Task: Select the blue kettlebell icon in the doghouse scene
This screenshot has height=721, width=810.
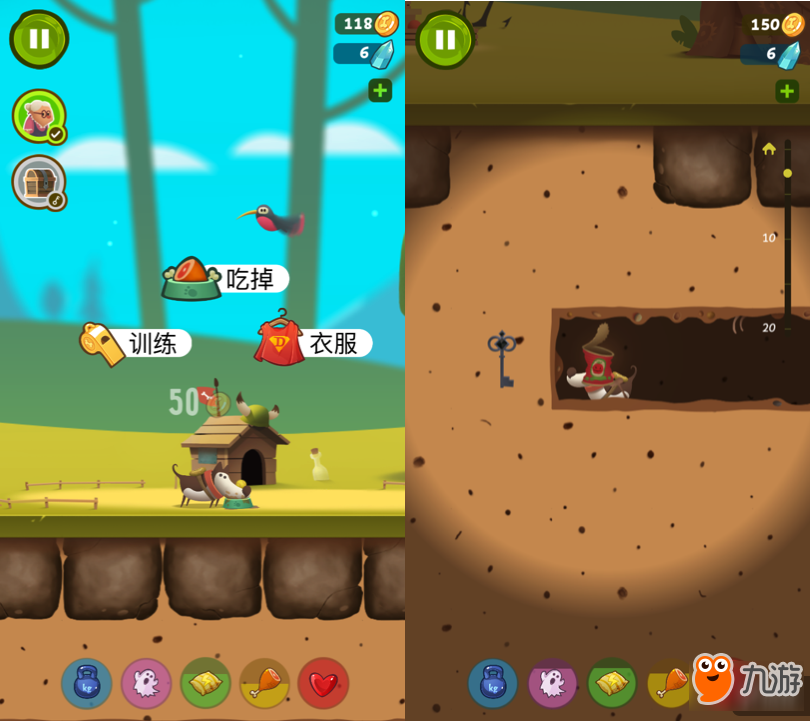Action: click(87, 684)
